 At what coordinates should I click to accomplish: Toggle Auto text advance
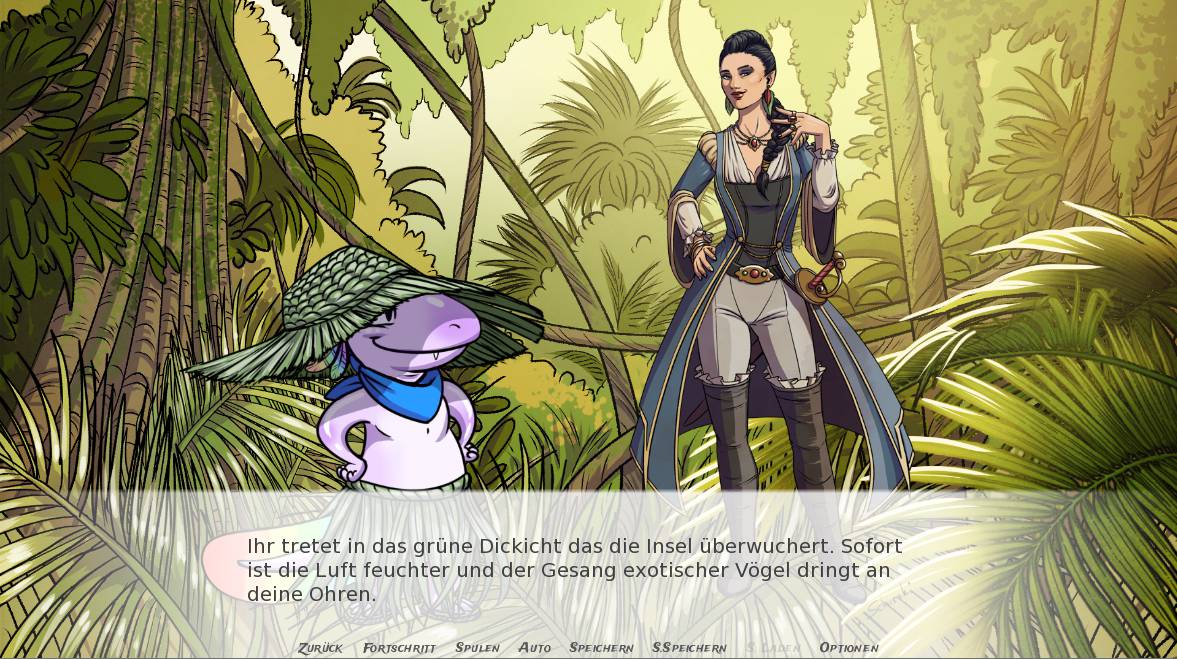(535, 648)
